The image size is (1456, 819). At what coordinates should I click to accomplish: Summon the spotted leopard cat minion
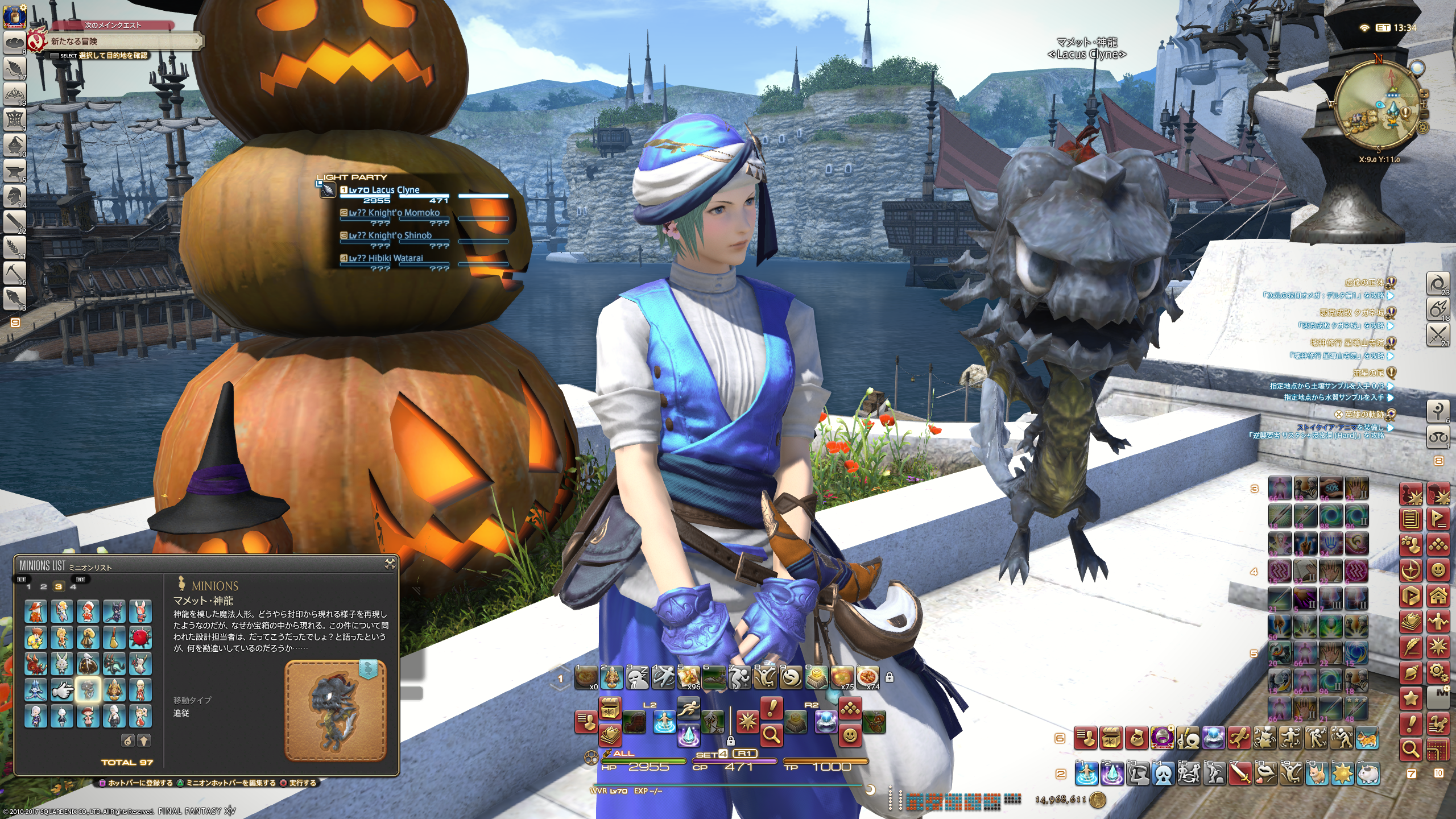click(1368, 738)
